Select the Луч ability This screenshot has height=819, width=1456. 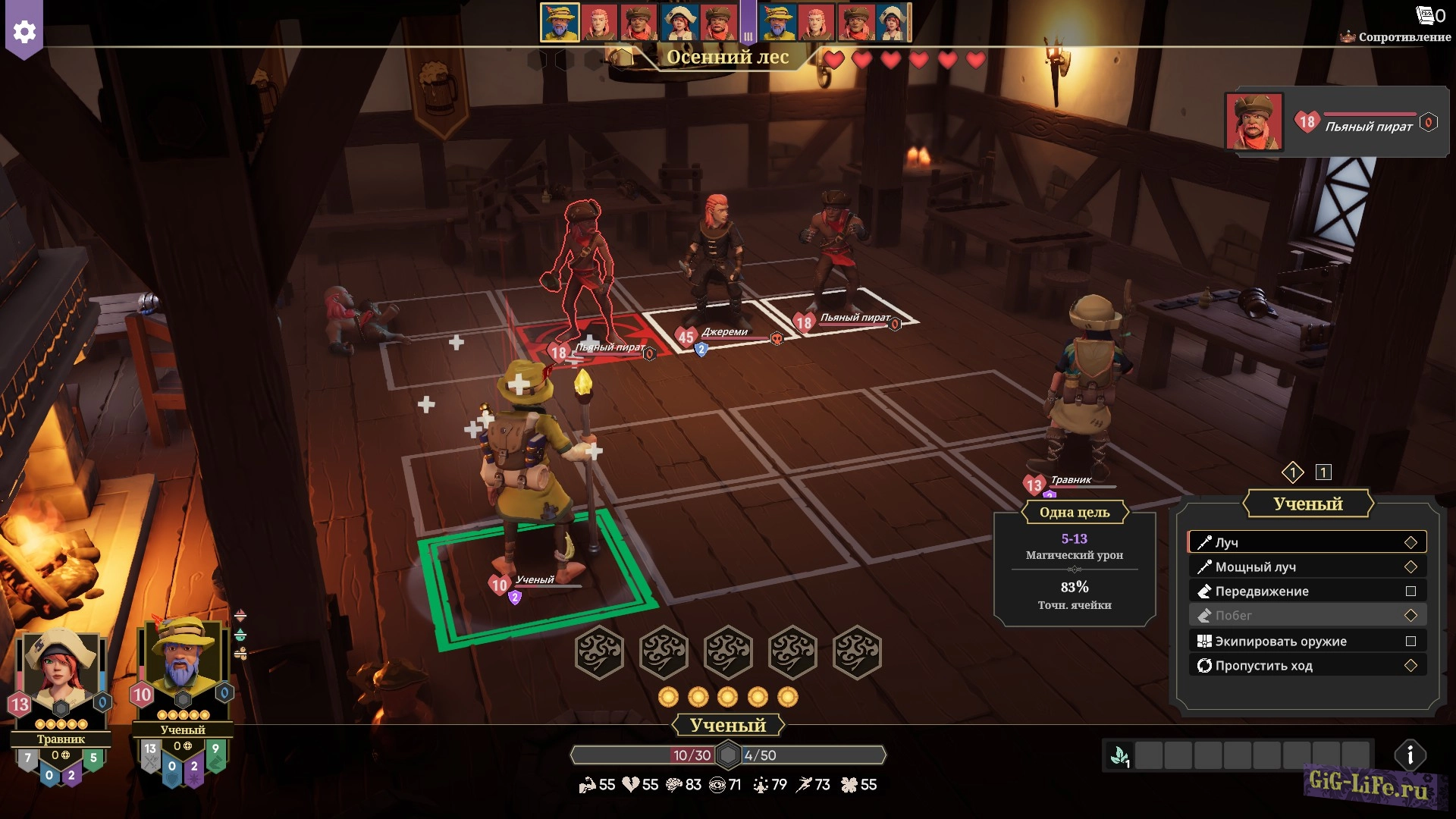1307,542
